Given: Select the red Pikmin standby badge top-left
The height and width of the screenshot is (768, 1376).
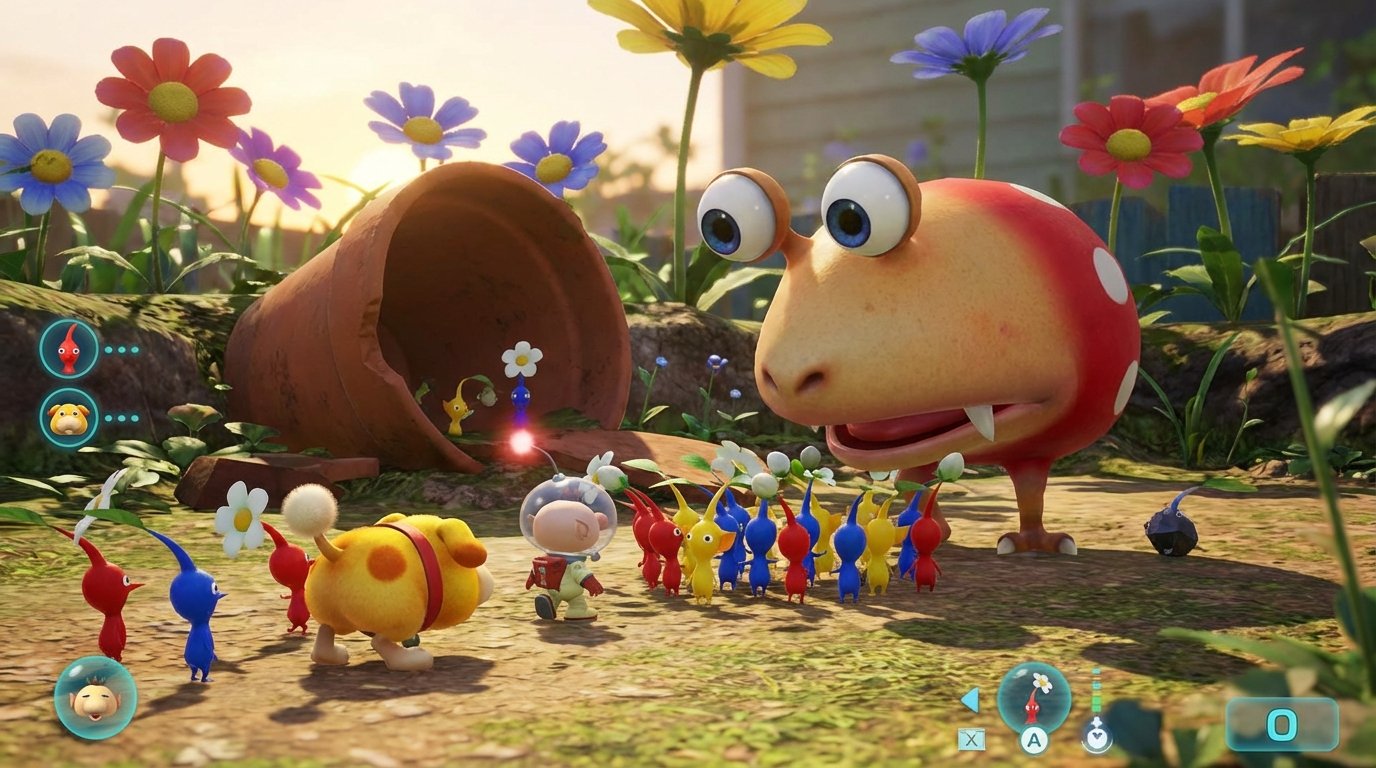Looking at the screenshot, I should click(x=68, y=348).
